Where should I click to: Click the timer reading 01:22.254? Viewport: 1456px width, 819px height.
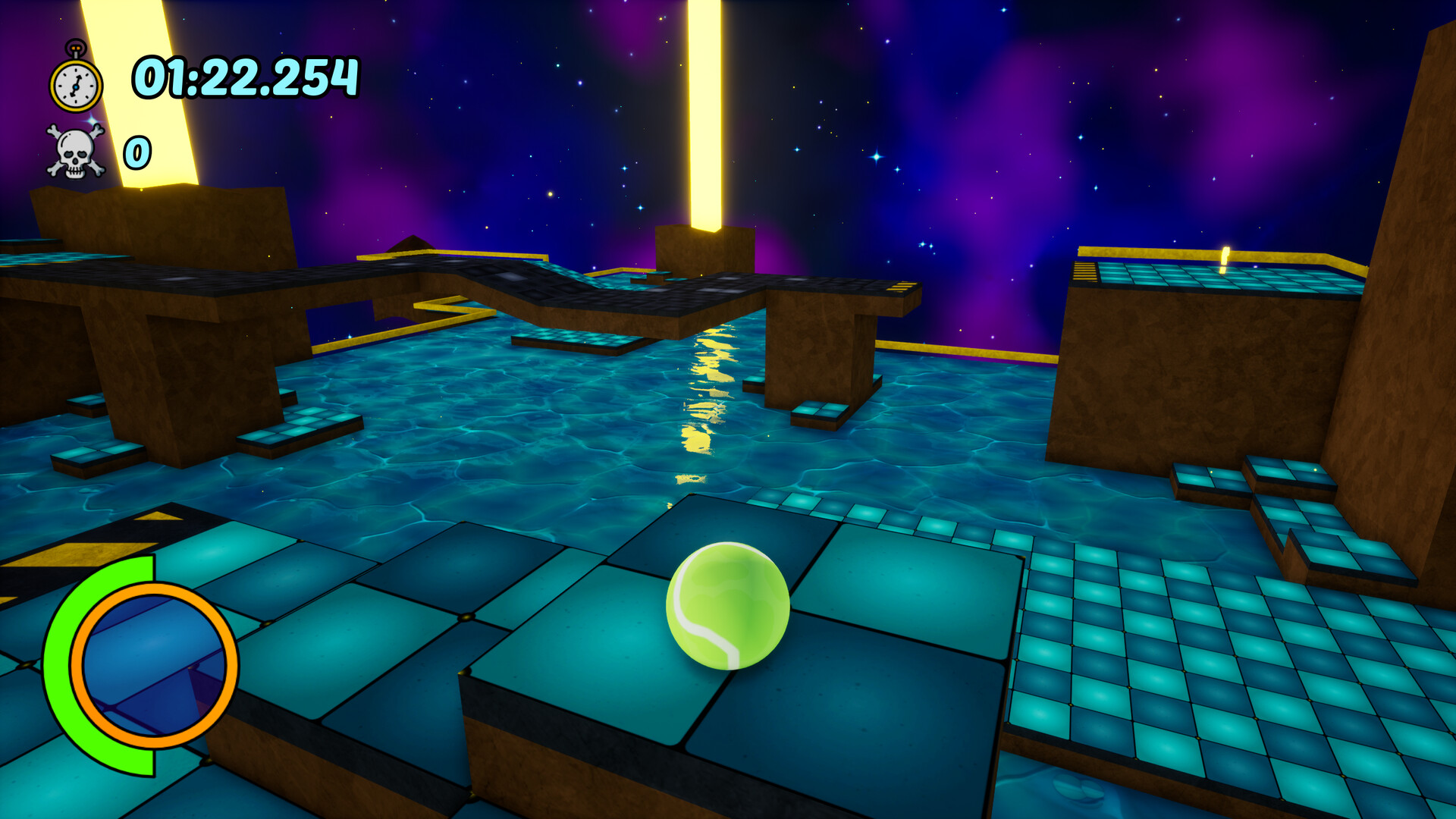pos(243,76)
